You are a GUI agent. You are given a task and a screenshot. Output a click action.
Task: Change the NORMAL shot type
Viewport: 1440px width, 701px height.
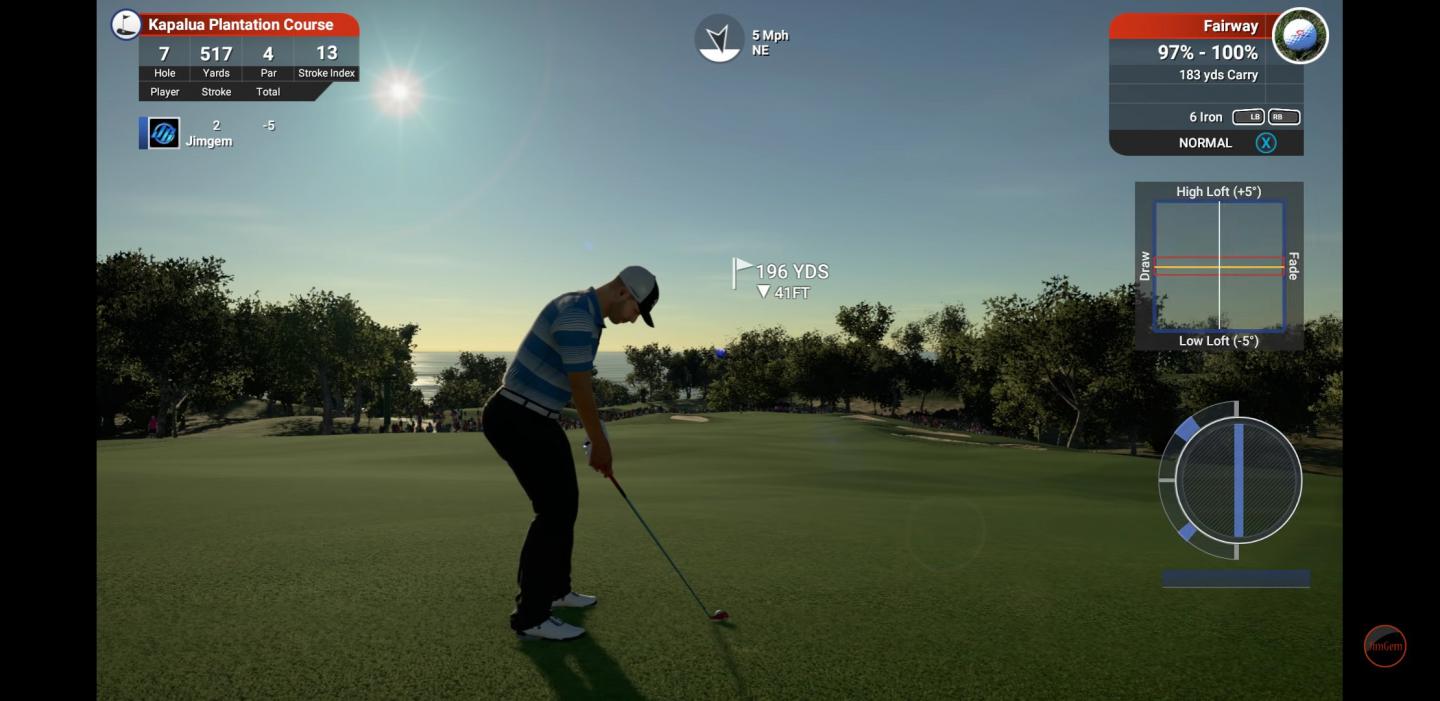point(1205,143)
